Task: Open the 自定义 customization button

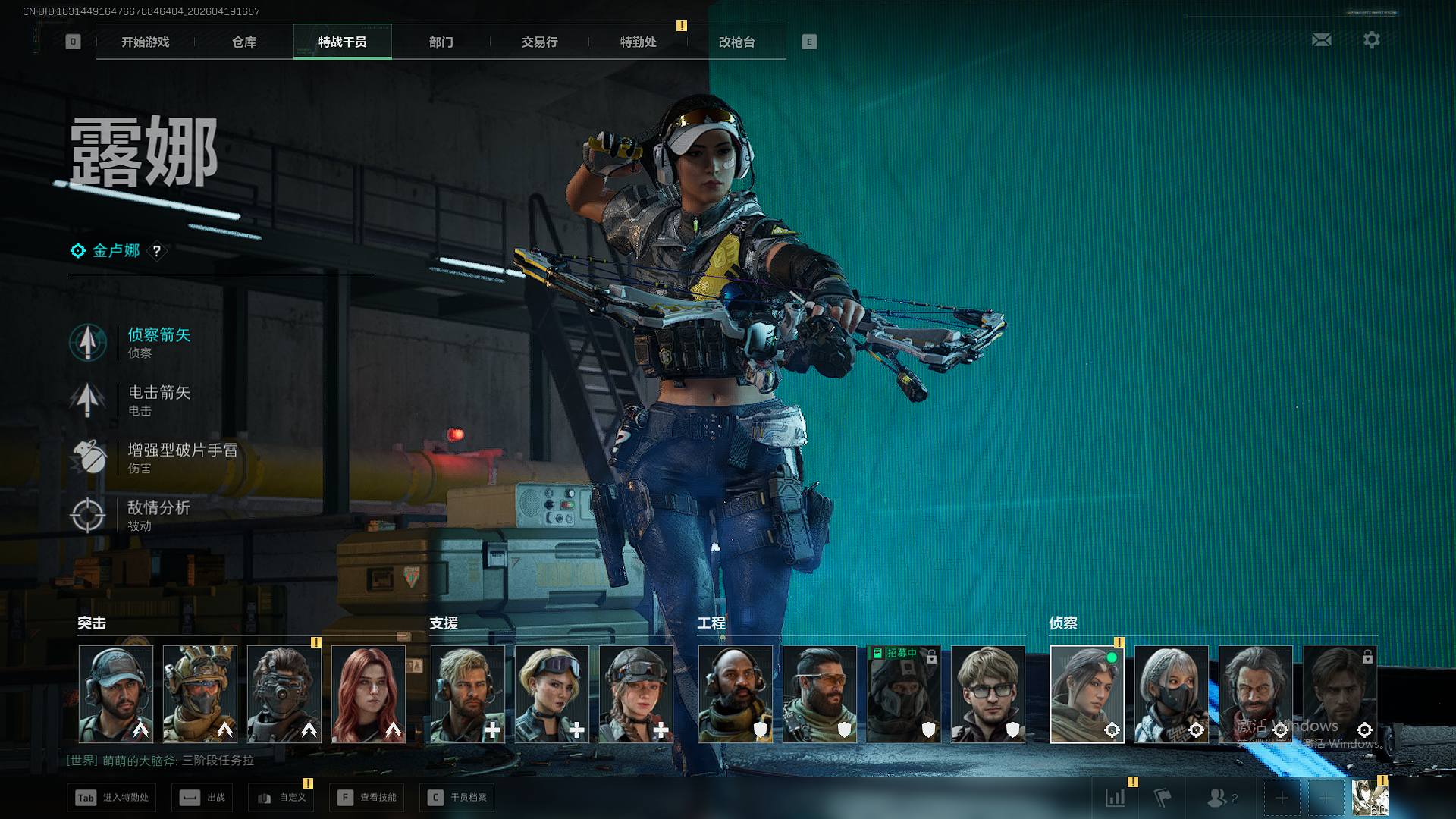Action: click(281, 798)
